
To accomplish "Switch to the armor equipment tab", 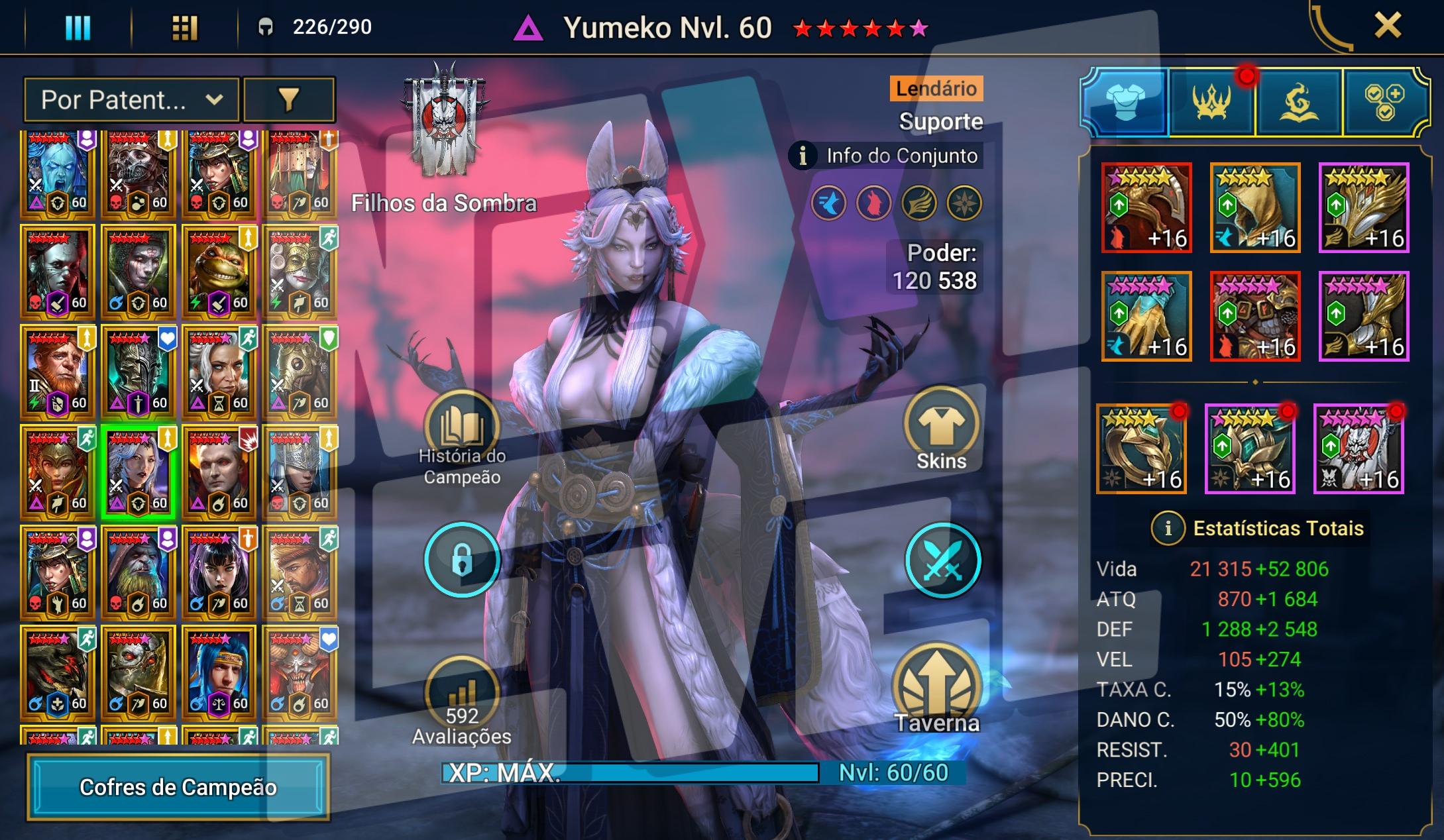I will point(1125,103).
